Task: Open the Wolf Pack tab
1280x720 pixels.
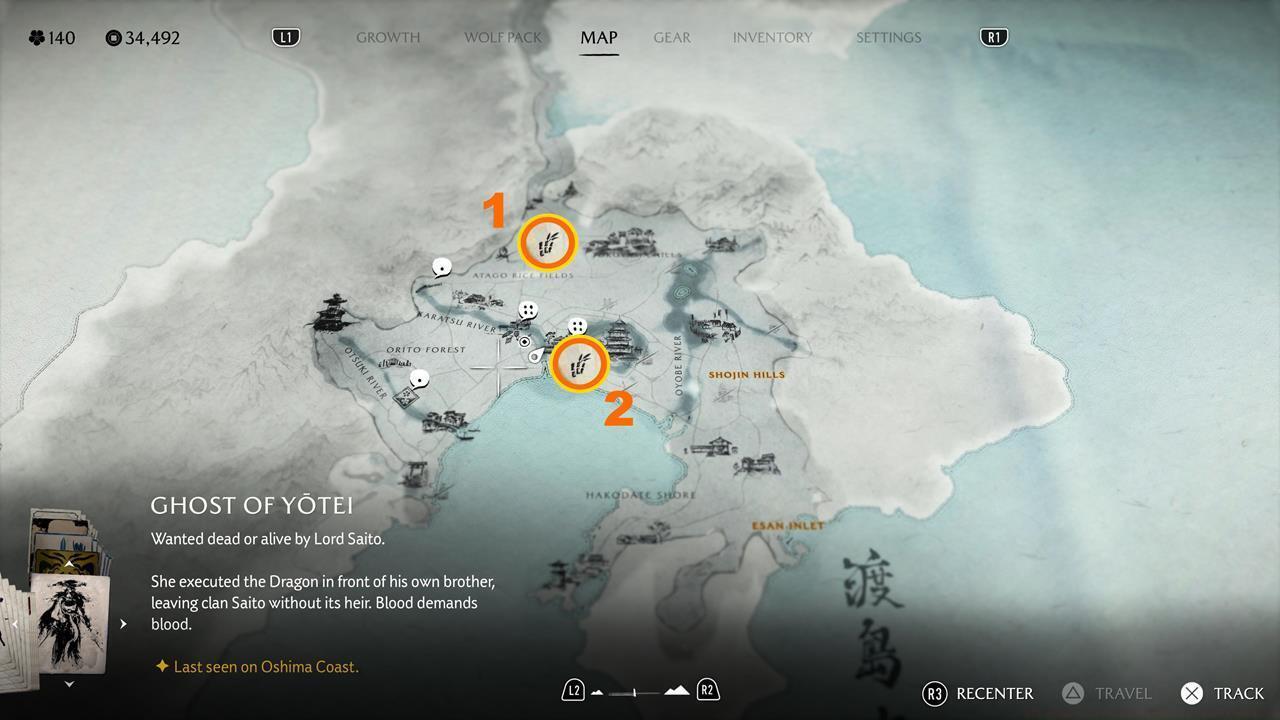Action: 502,38
